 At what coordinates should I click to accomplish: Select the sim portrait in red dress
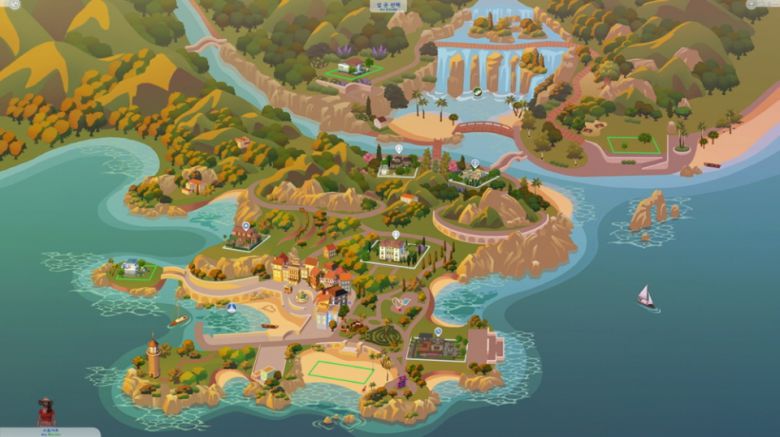pyautogui.click(x=46, y=411)
